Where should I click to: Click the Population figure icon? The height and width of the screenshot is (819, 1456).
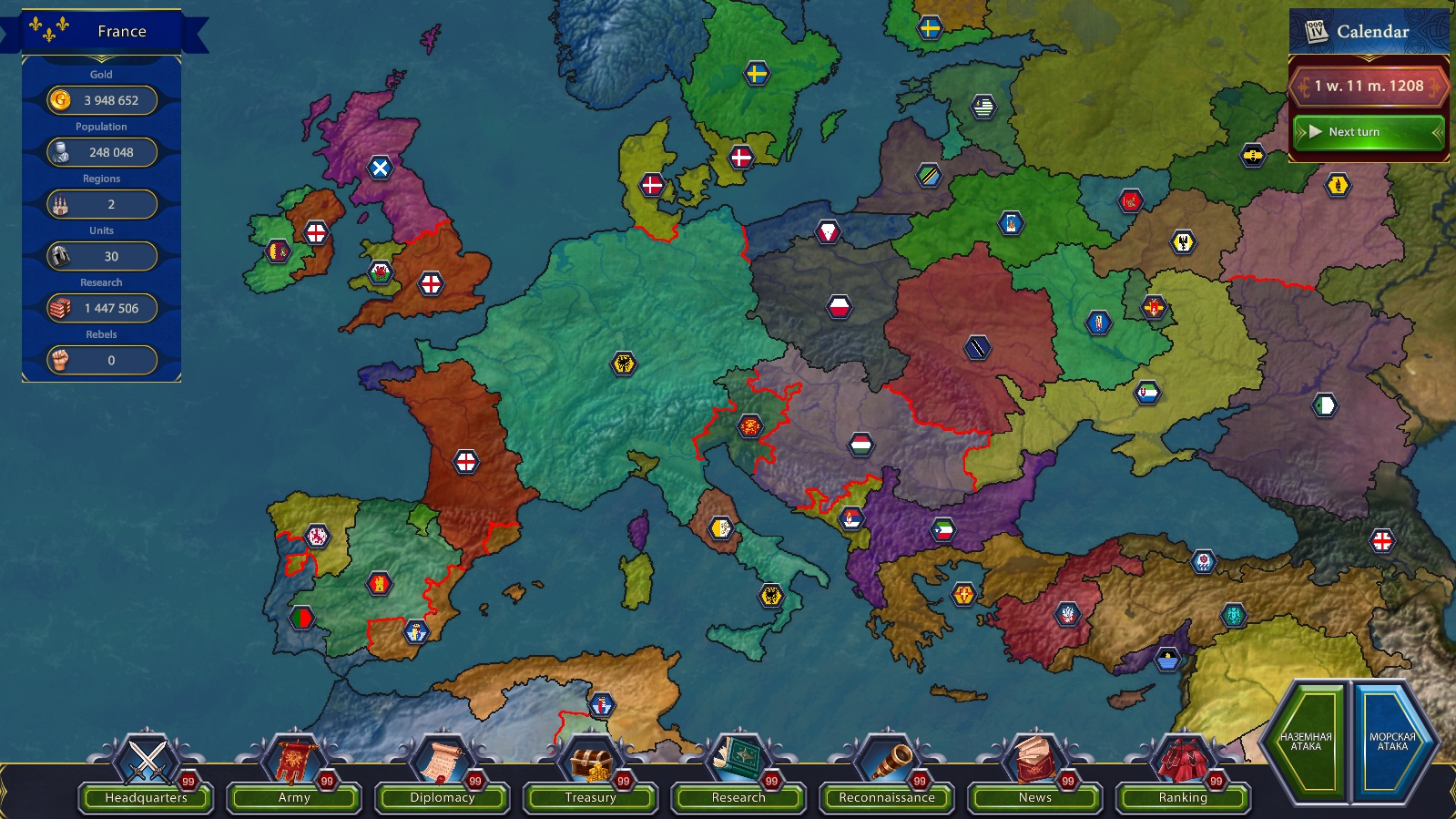61,152
